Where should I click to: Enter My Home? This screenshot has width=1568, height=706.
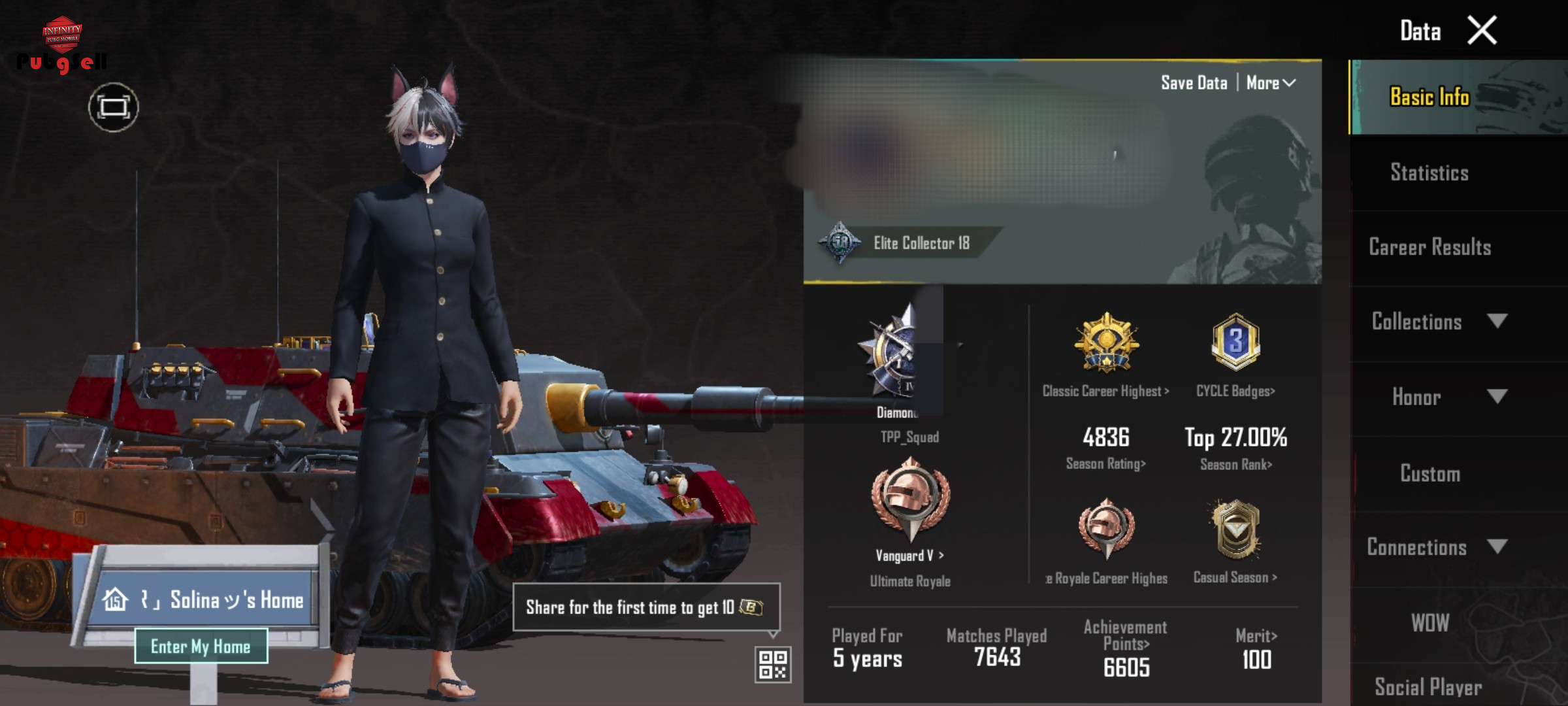[x=201, y=647]
